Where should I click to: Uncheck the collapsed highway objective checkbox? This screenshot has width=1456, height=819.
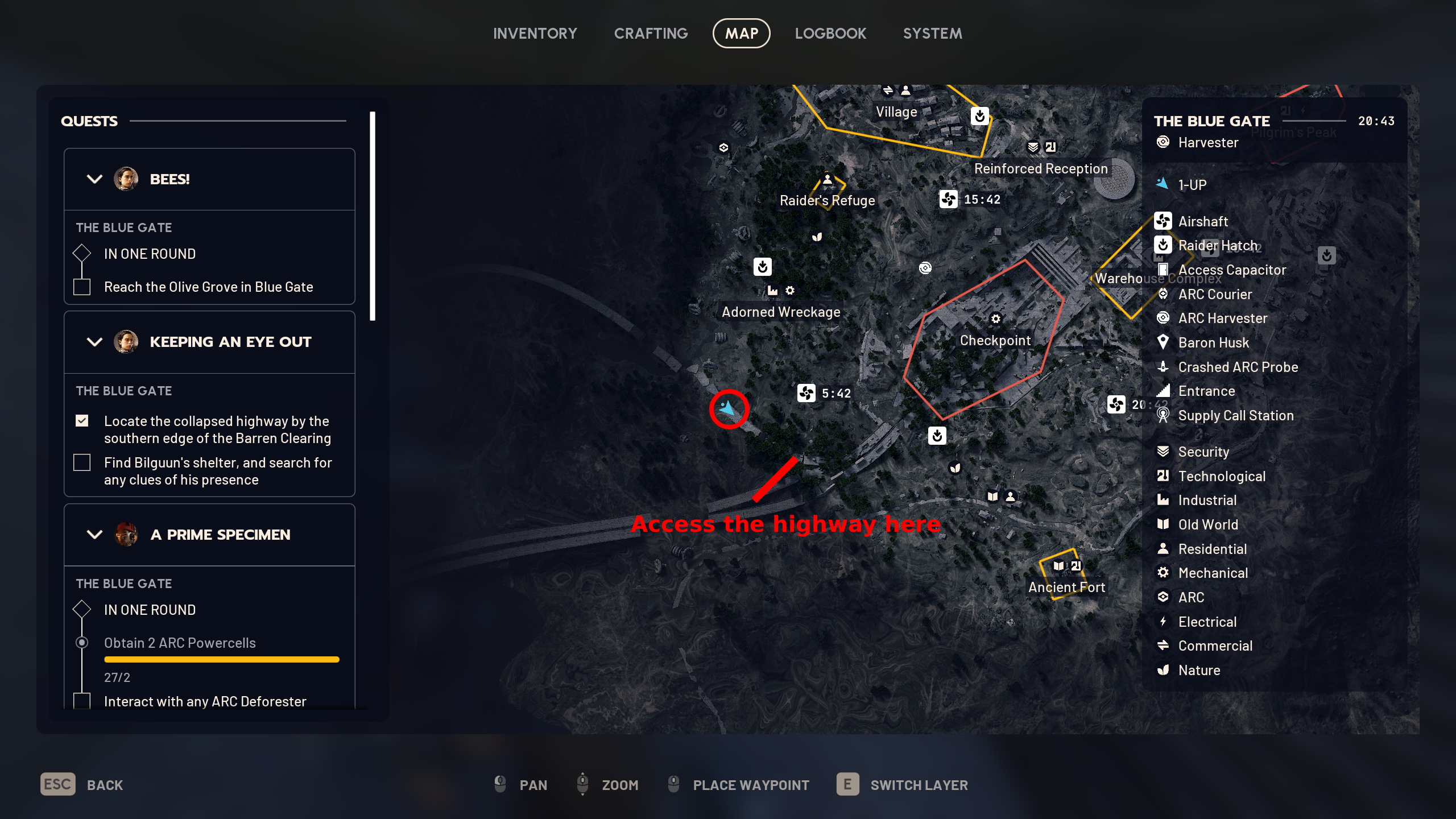[x=82, y=421]
